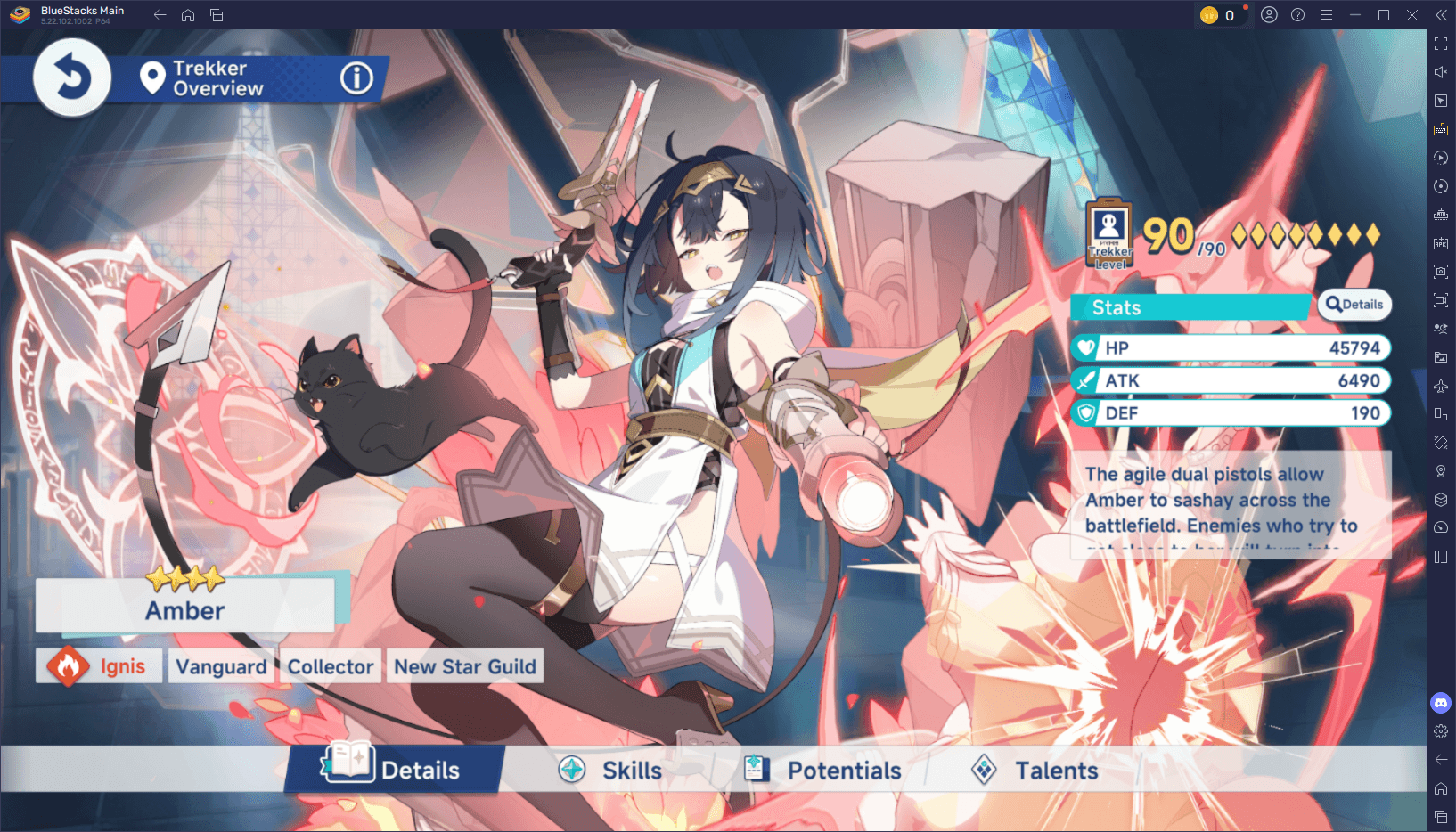Open the macro recorder in the sidebar
1456x832 pixels.
pos(1441,158)
